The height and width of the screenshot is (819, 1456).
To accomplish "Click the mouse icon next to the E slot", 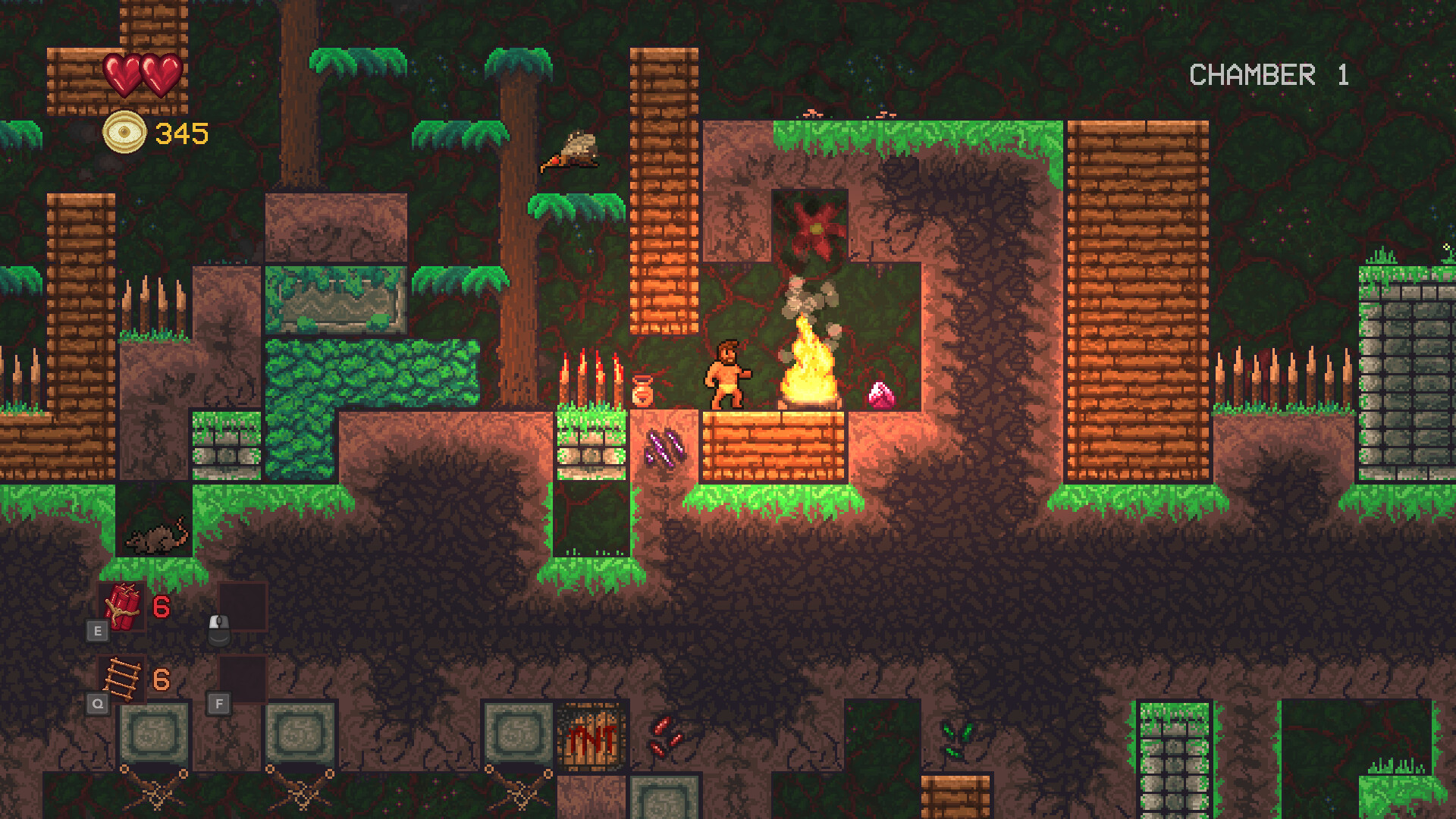I will click(x=219, y=630).
